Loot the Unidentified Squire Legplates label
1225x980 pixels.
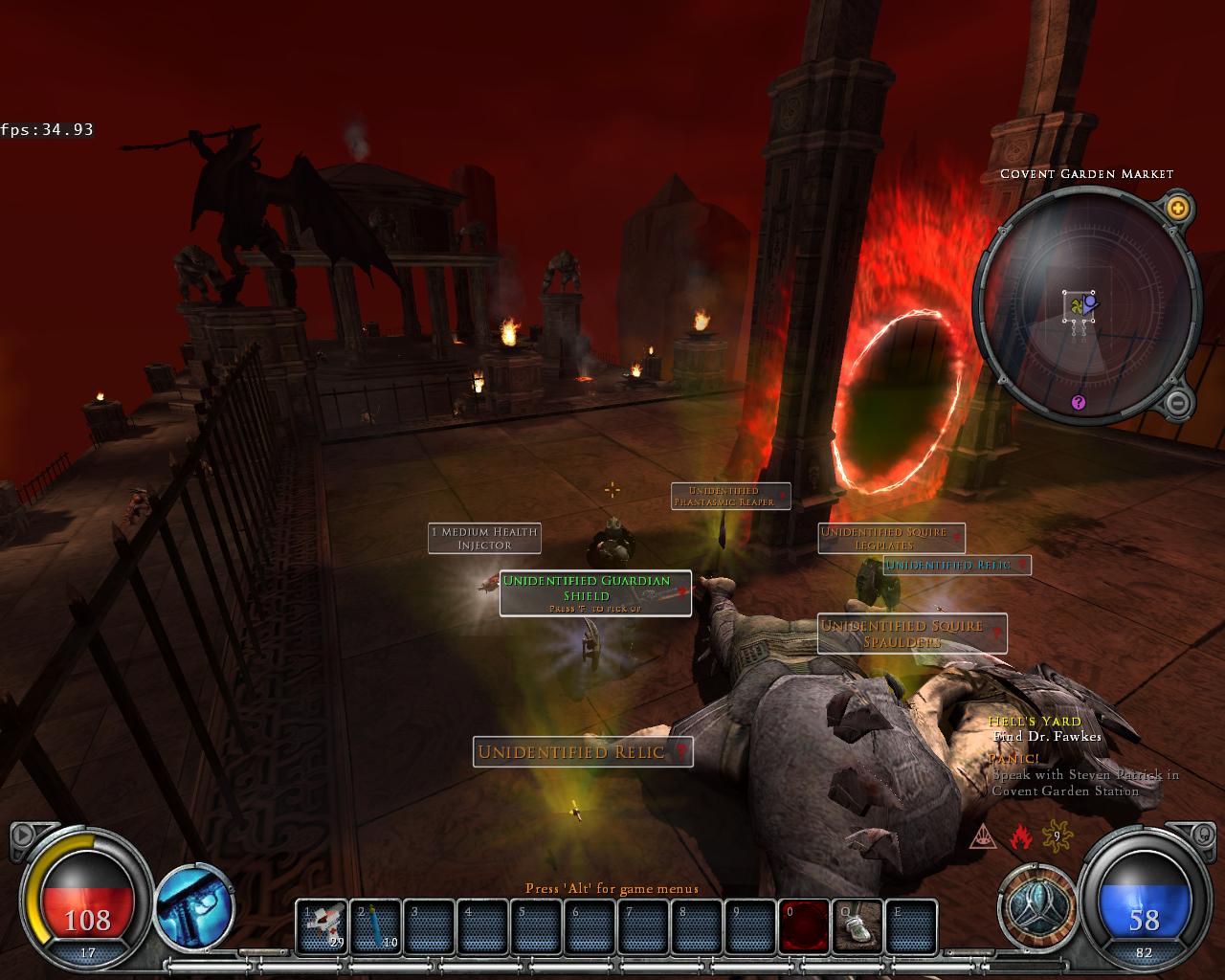click(x=891, y=538)
